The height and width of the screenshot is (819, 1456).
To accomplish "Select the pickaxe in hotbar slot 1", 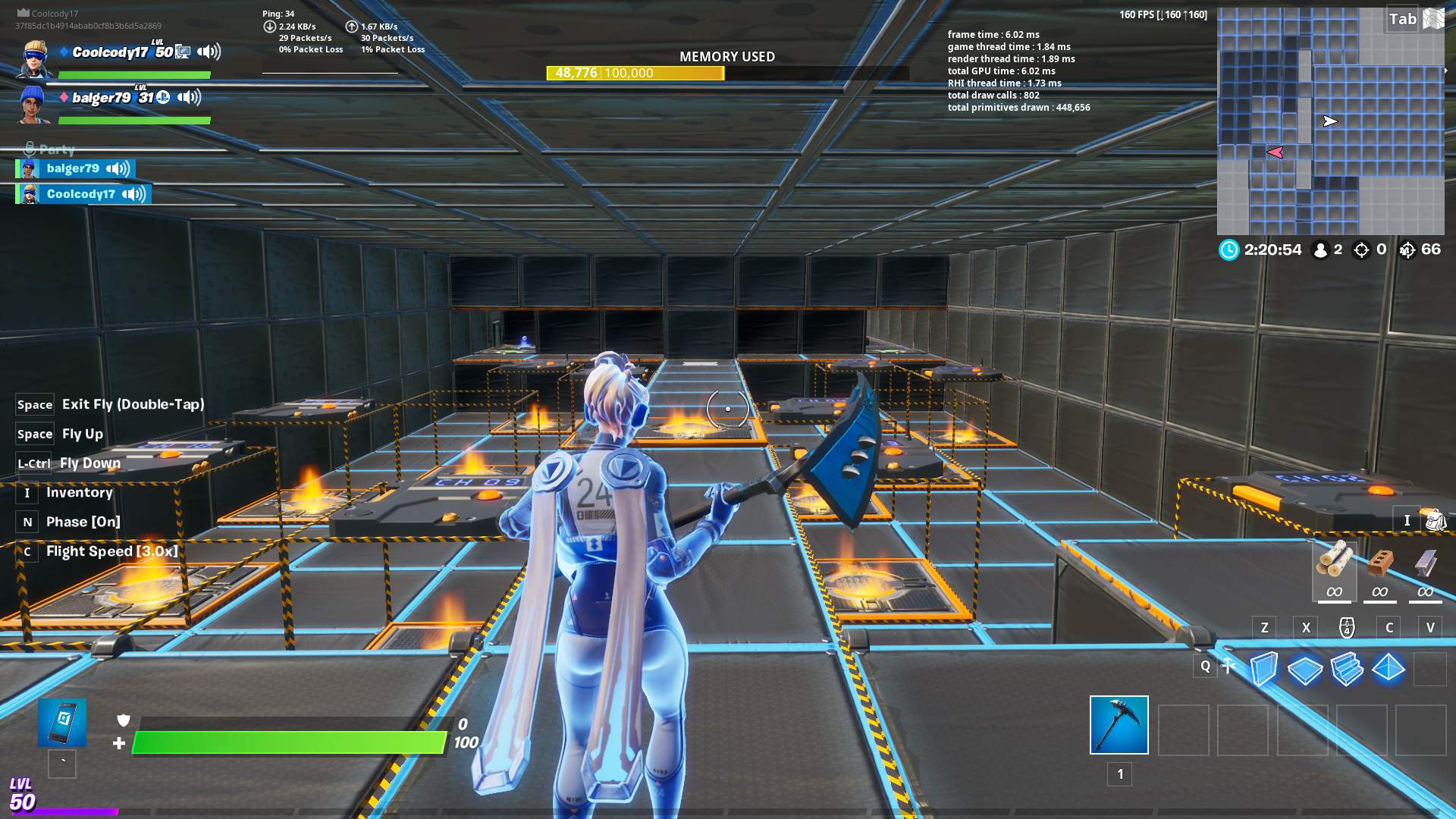I will (x=1119, y=726).
